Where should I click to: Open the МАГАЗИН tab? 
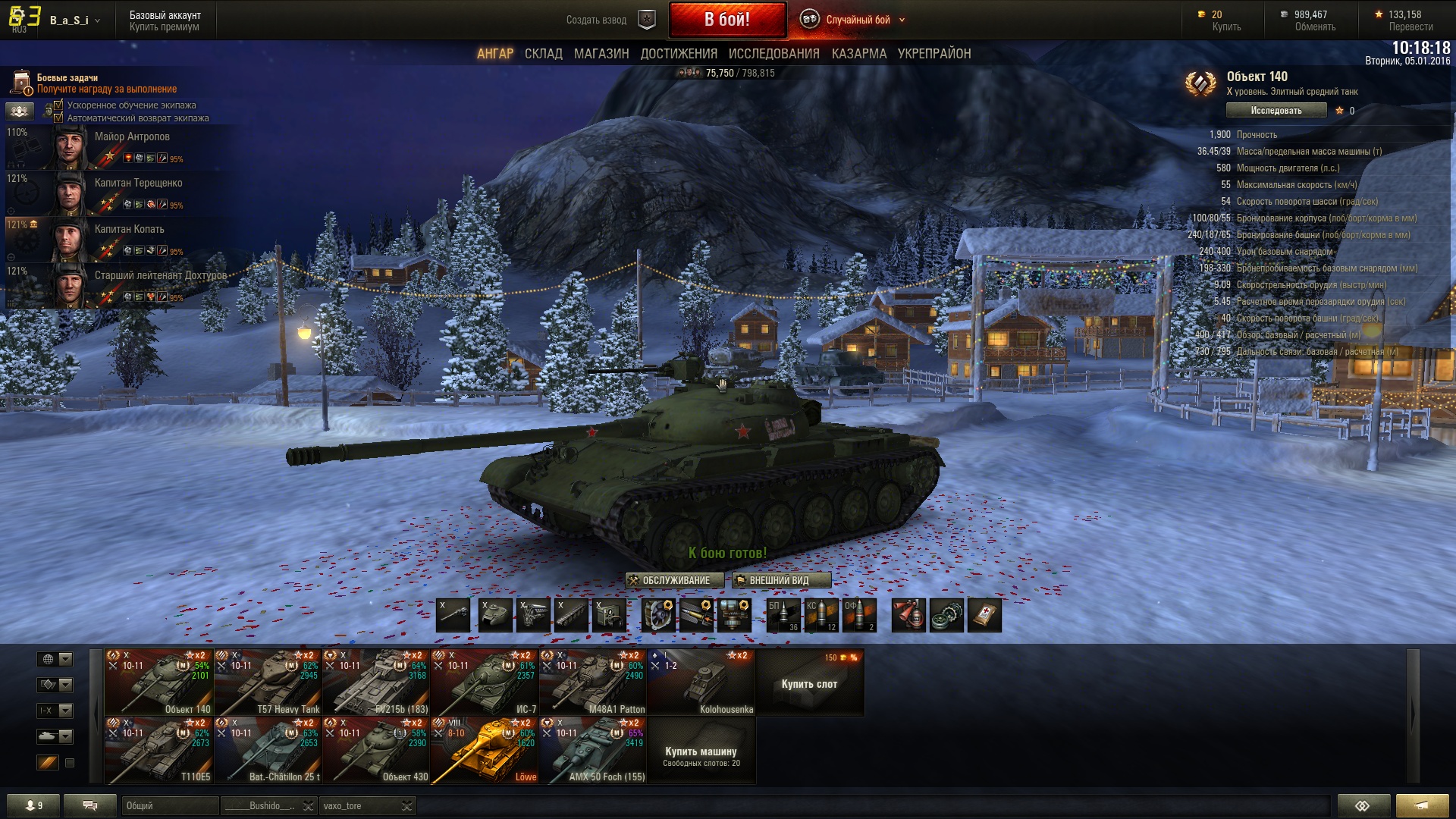[x=601, y=54]
